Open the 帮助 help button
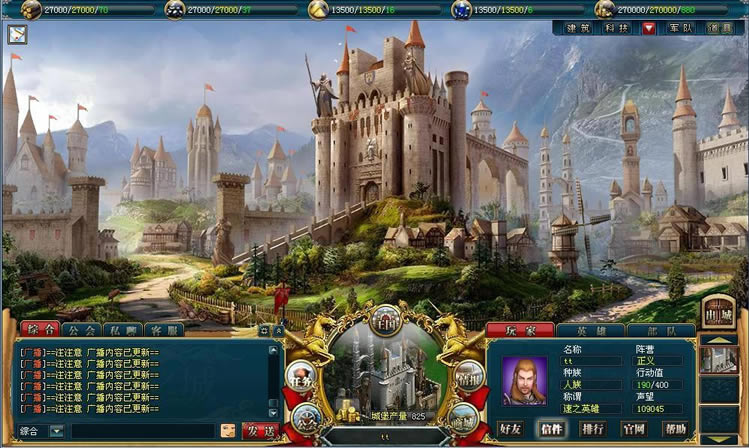The image size is (749, 448). [x=675, y=429]
